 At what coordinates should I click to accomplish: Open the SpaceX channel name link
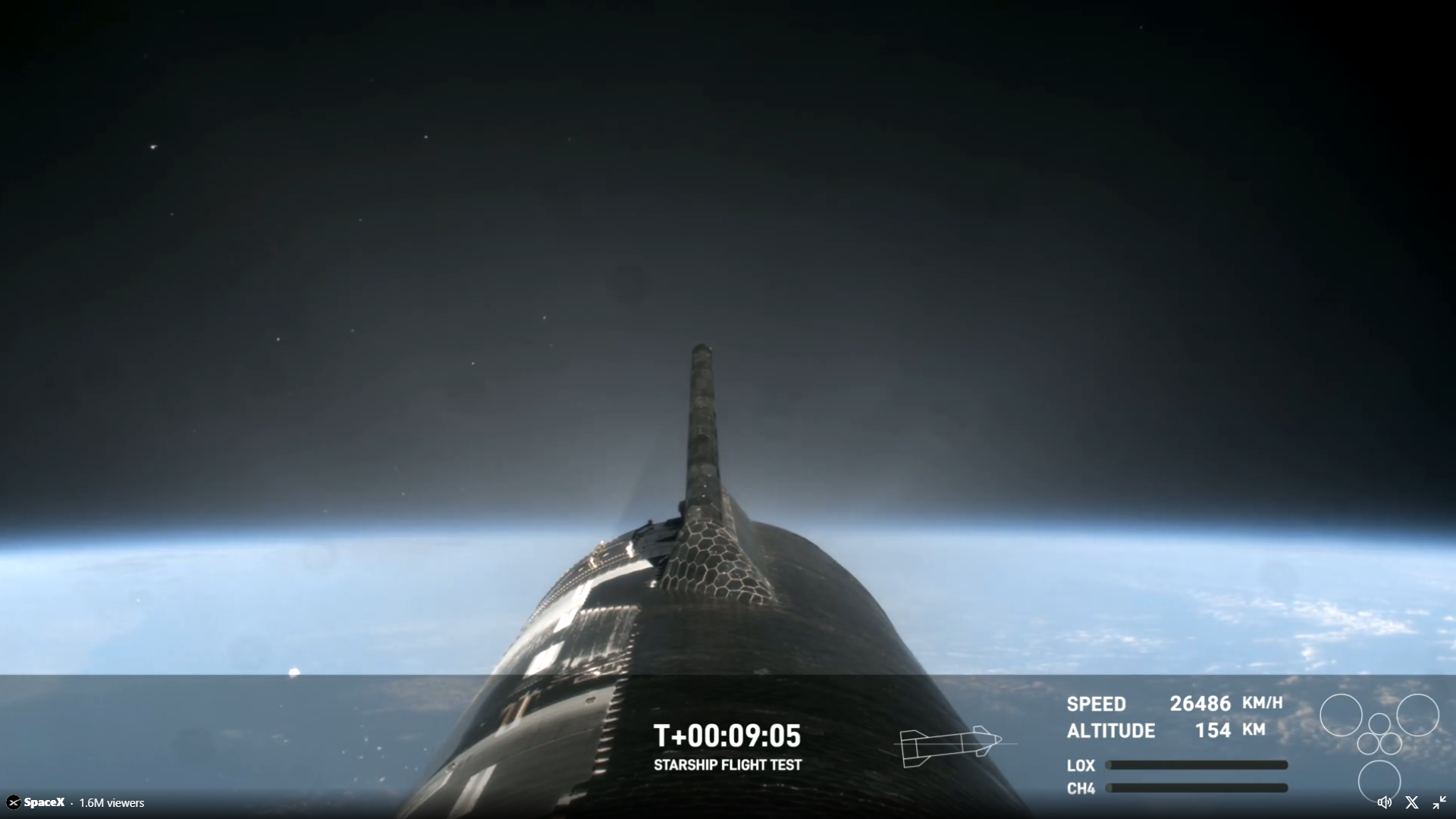point(44,802)
